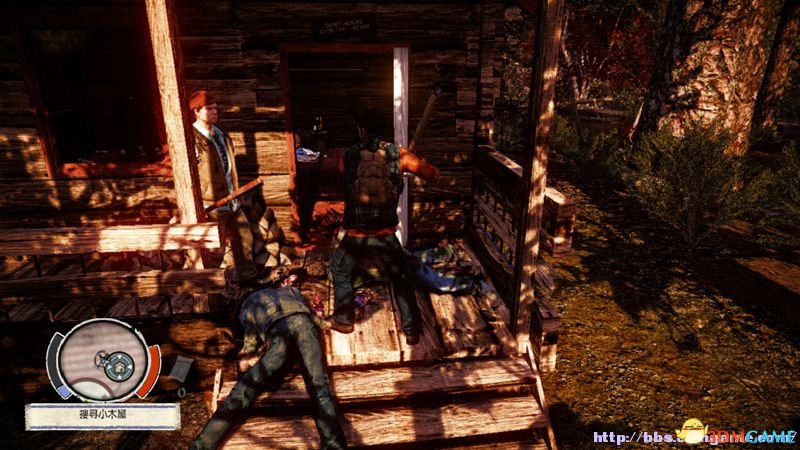The image size is (800, 450).
Task: Click the grey item icon beside the minimap
Action: pos(180,369)
